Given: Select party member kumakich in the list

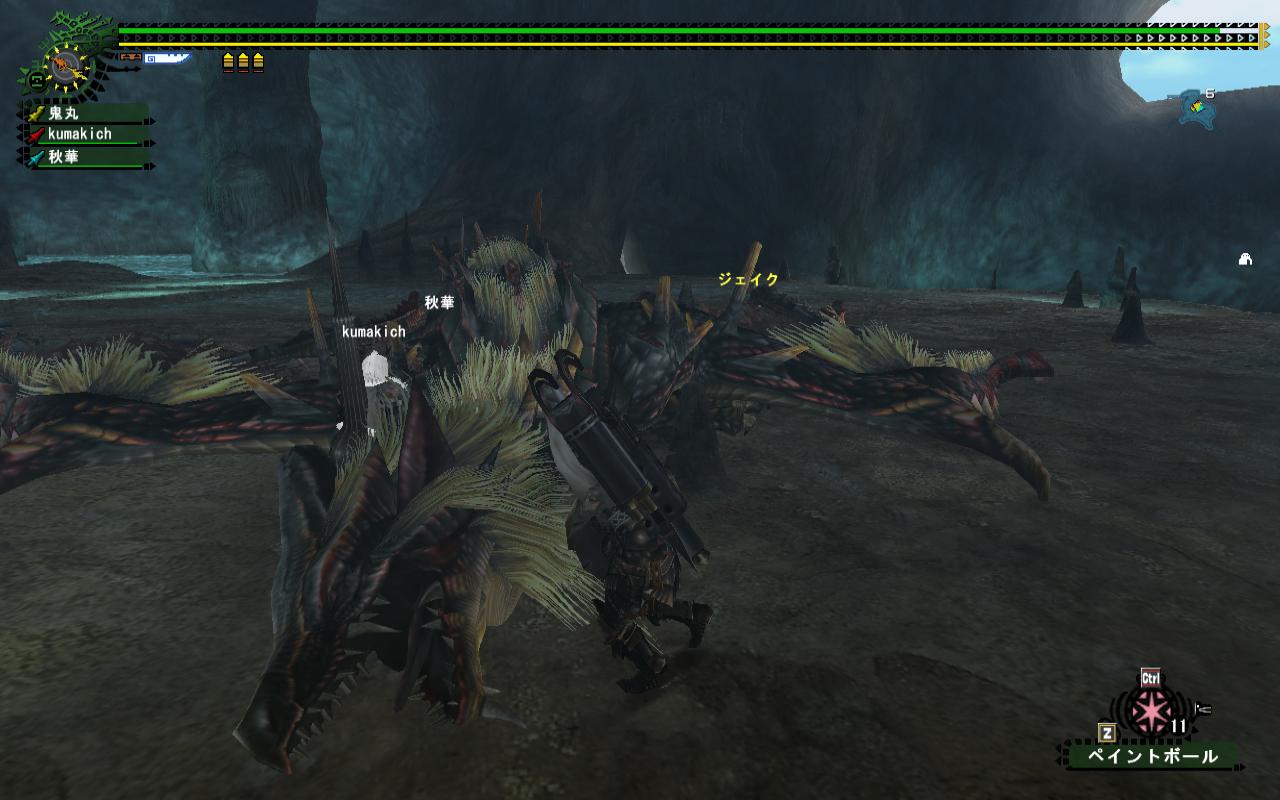Looking at the screenshot, I should click(x=79, y=134).
